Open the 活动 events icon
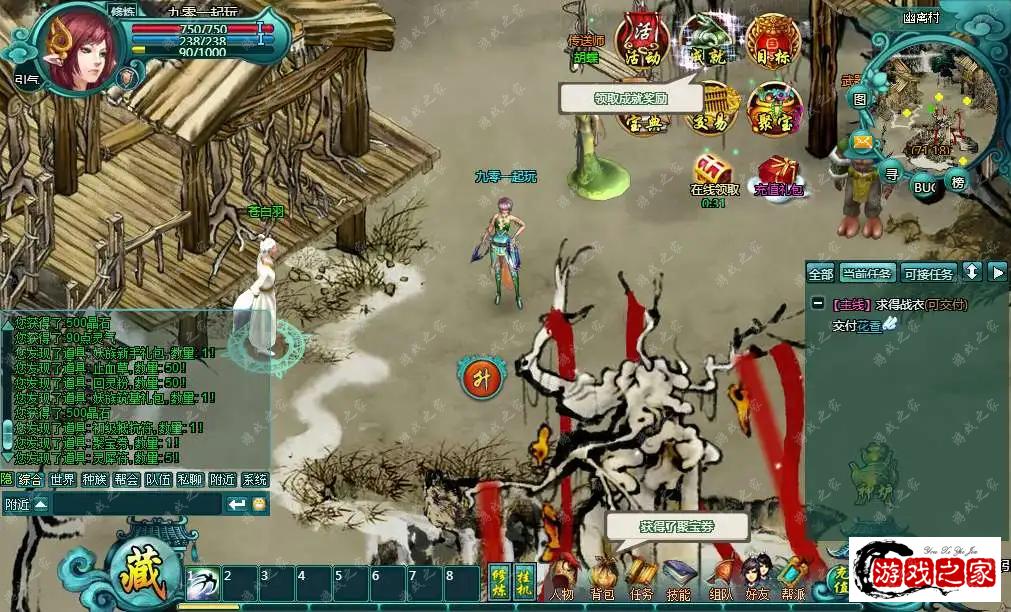Viewport: 1011px width, 612px height. click(641, 40)
